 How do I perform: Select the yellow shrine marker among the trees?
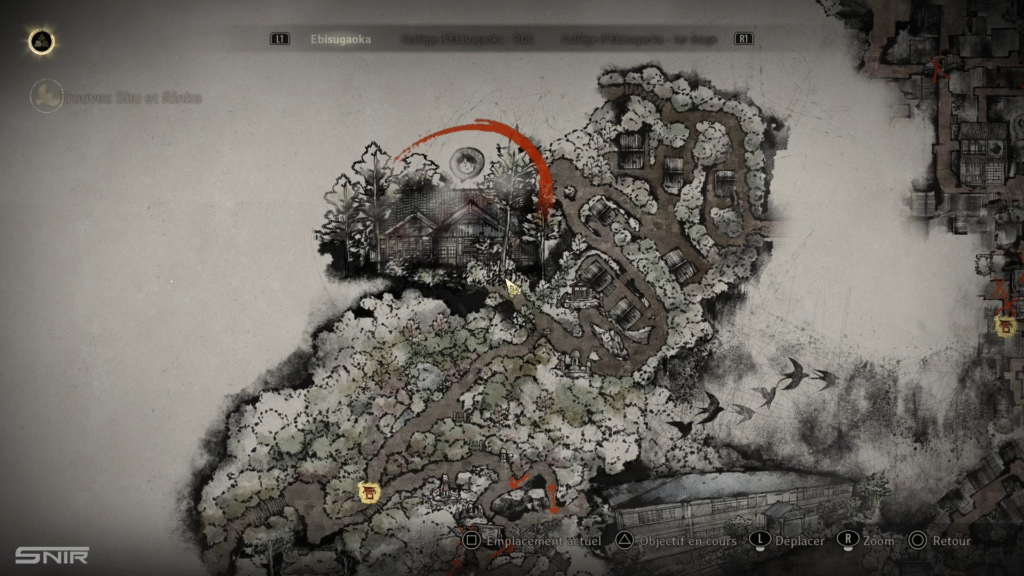point(369,491)
